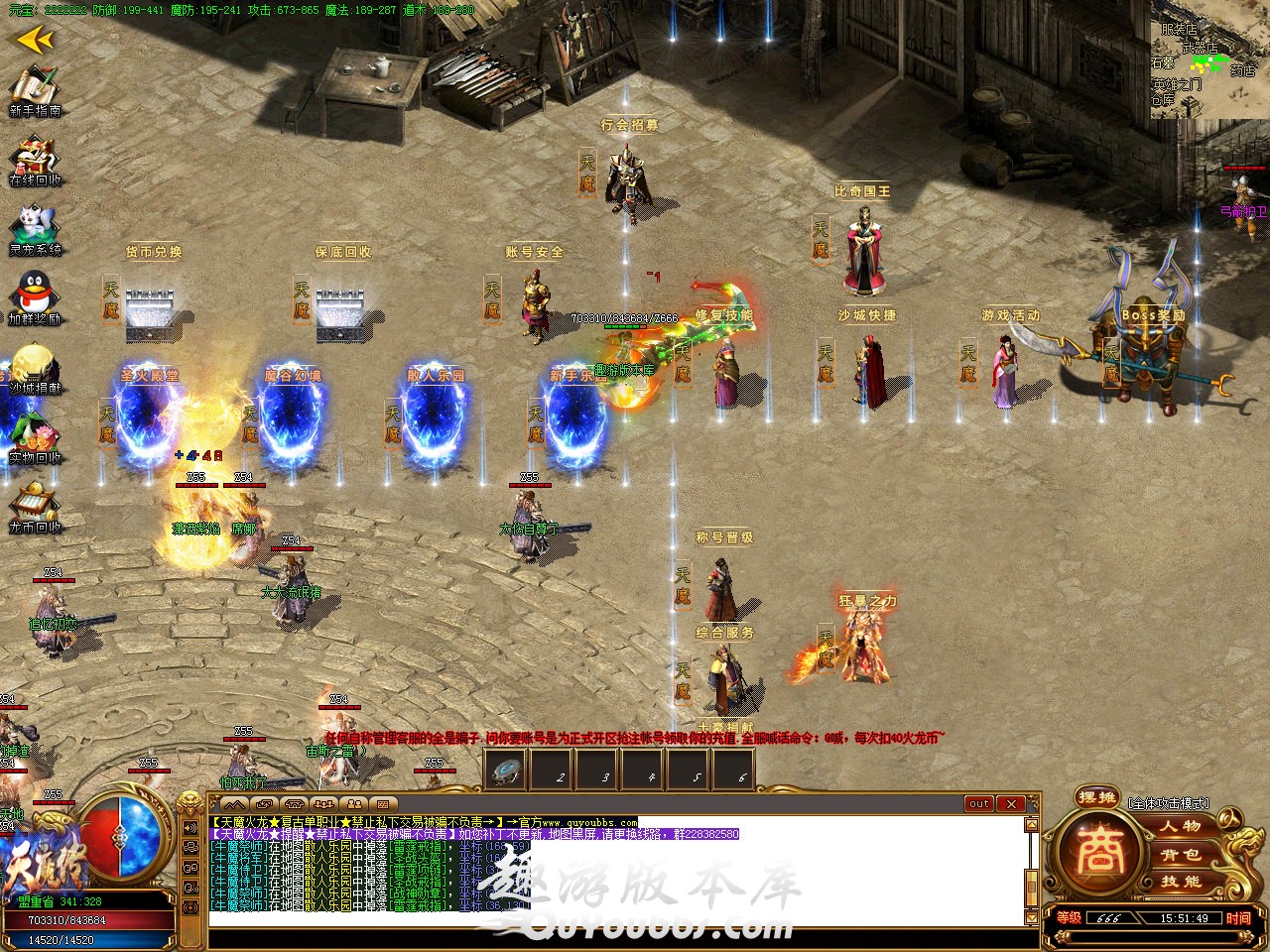Image resolution: width=1270 pixels, height=952 pixels.
Task: Open the 龙币回收 dragon coin recycle icon
Action: coord(35,504)
